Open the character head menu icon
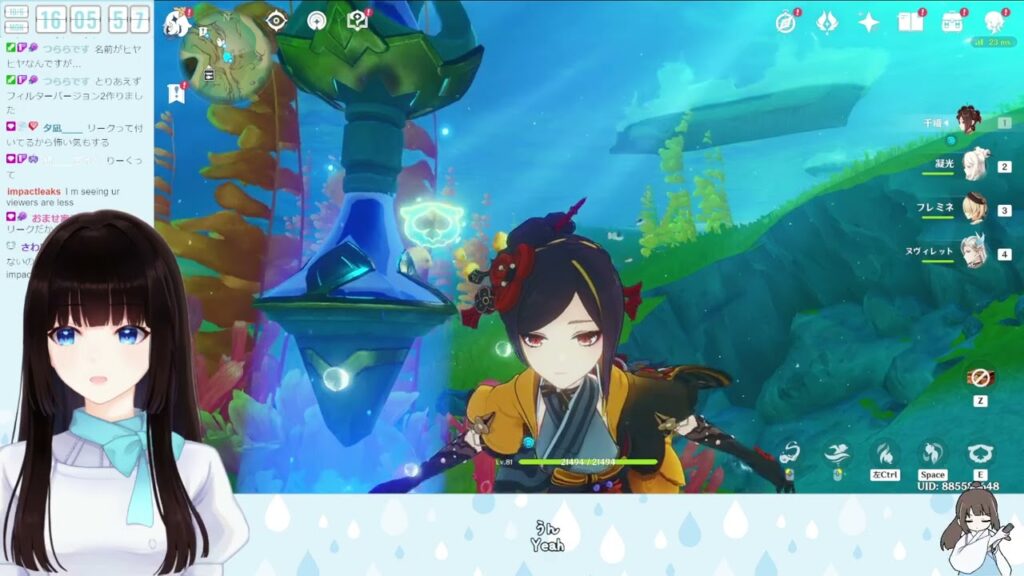Image resolution: width=1024 pixels, height=576 pixels. click(x=994, y=22)
